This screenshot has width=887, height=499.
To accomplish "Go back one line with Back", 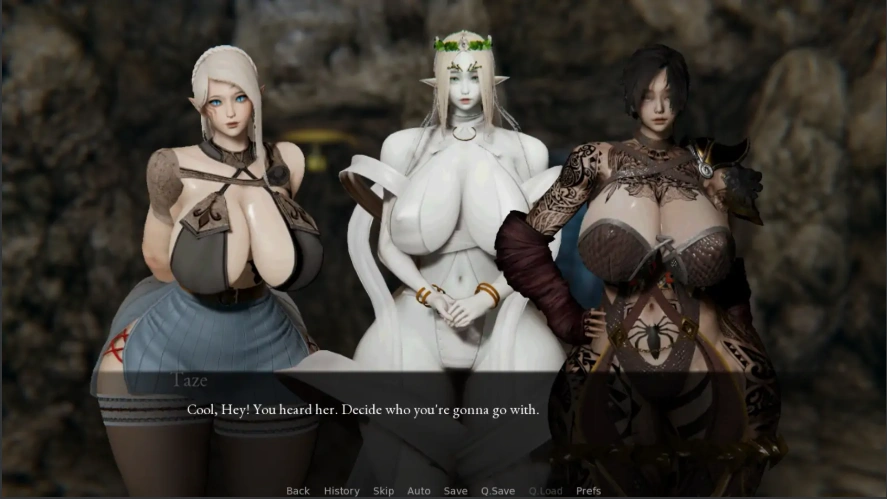I will pos(298,491).
